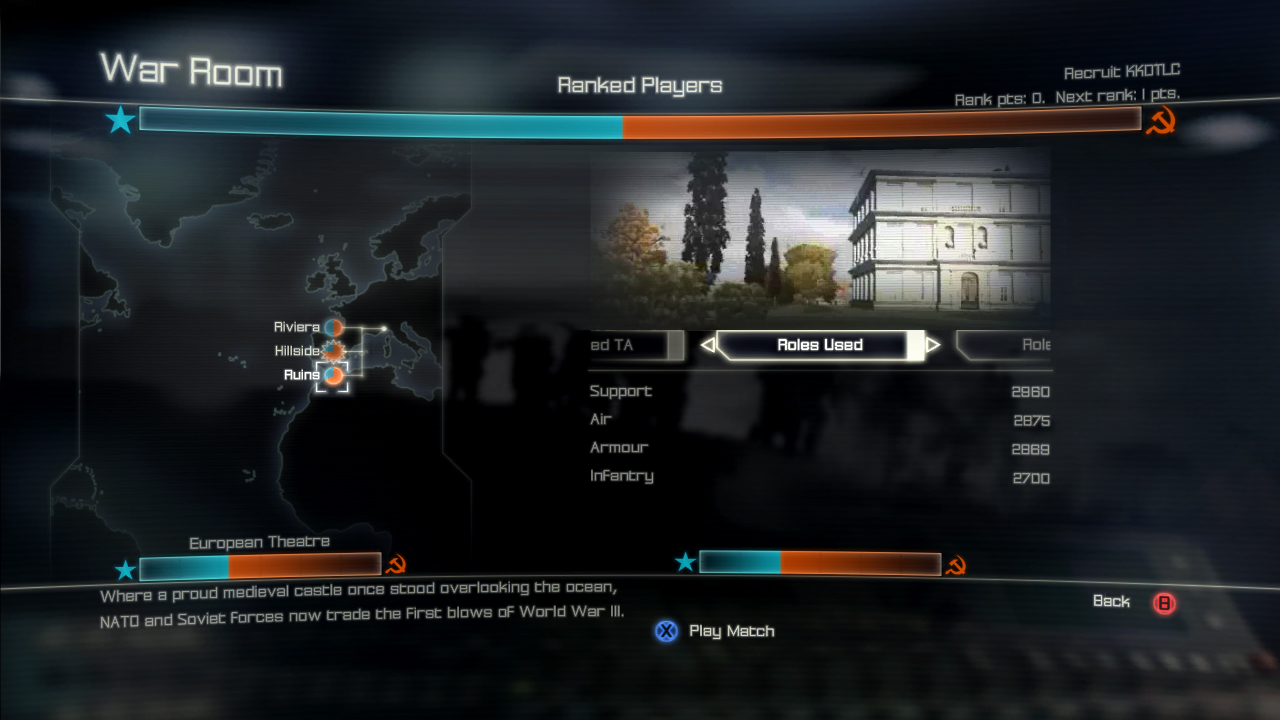
Task: Open the Ruins map preview image
Action: click(820, 238)
